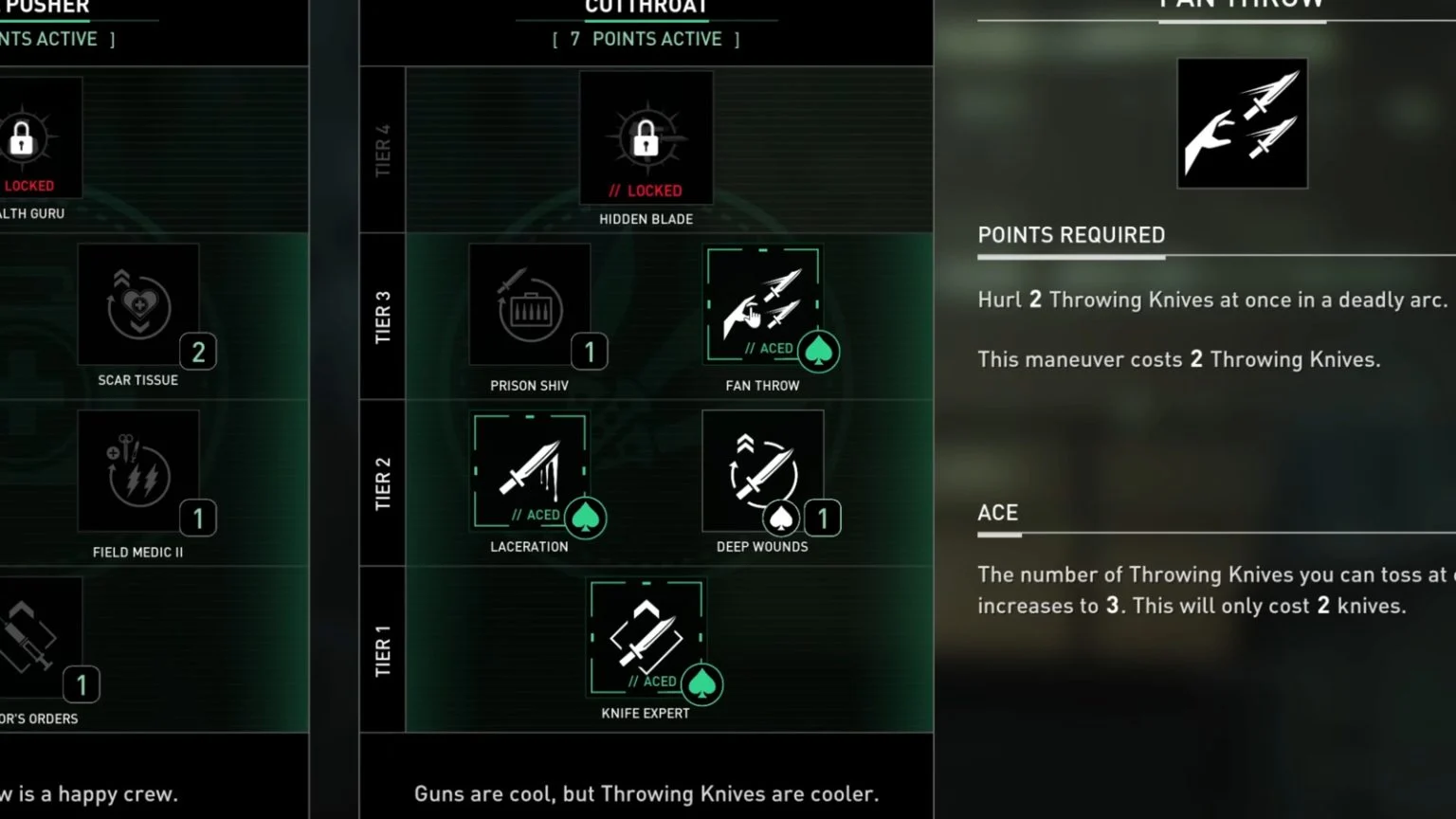Select the locked Hidden Blade skill
The height and width of the screenshot is (819, 1456).
[x=646, y=138]
